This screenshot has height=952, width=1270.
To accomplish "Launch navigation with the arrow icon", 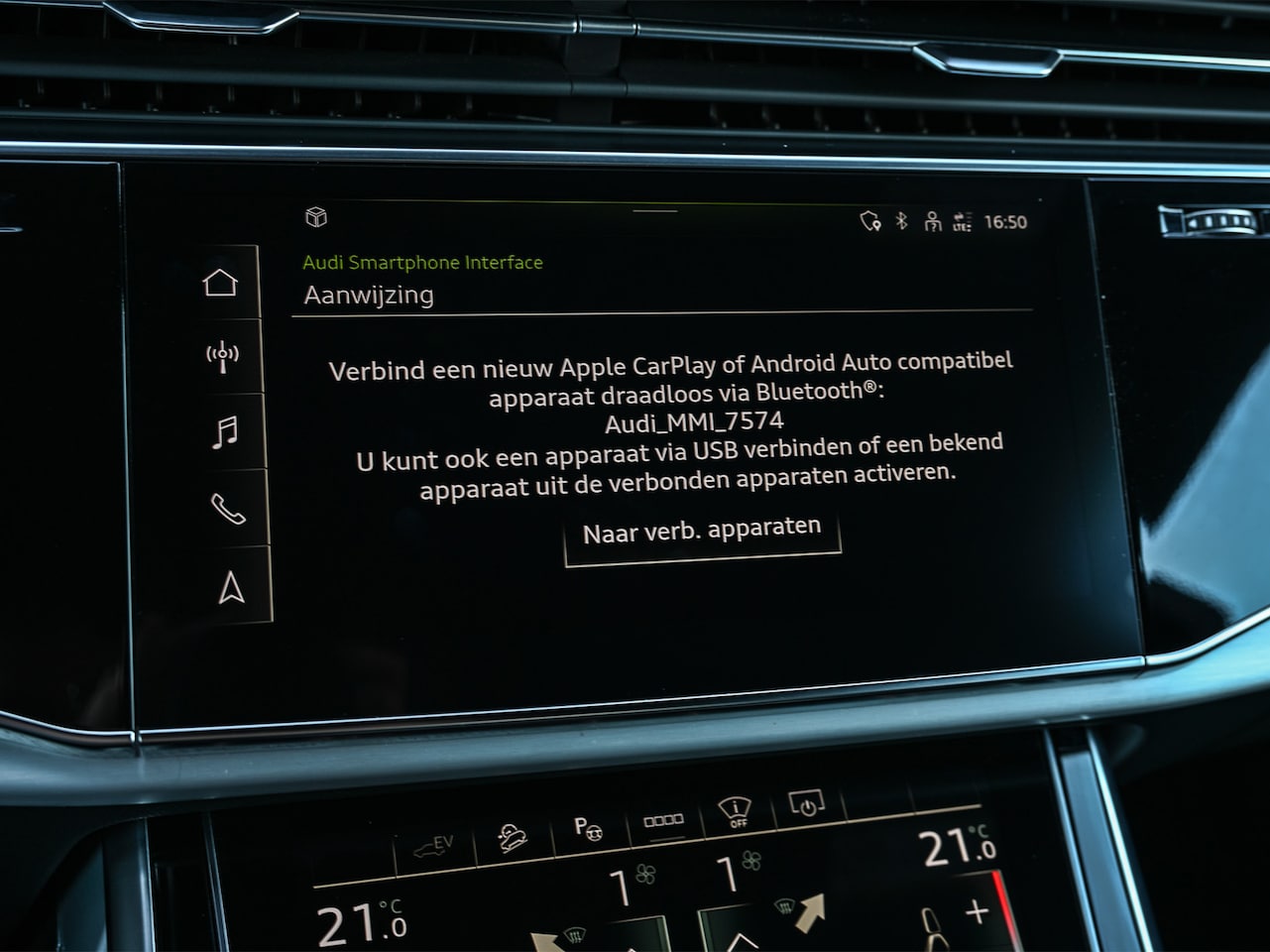I will click(231, 587).
